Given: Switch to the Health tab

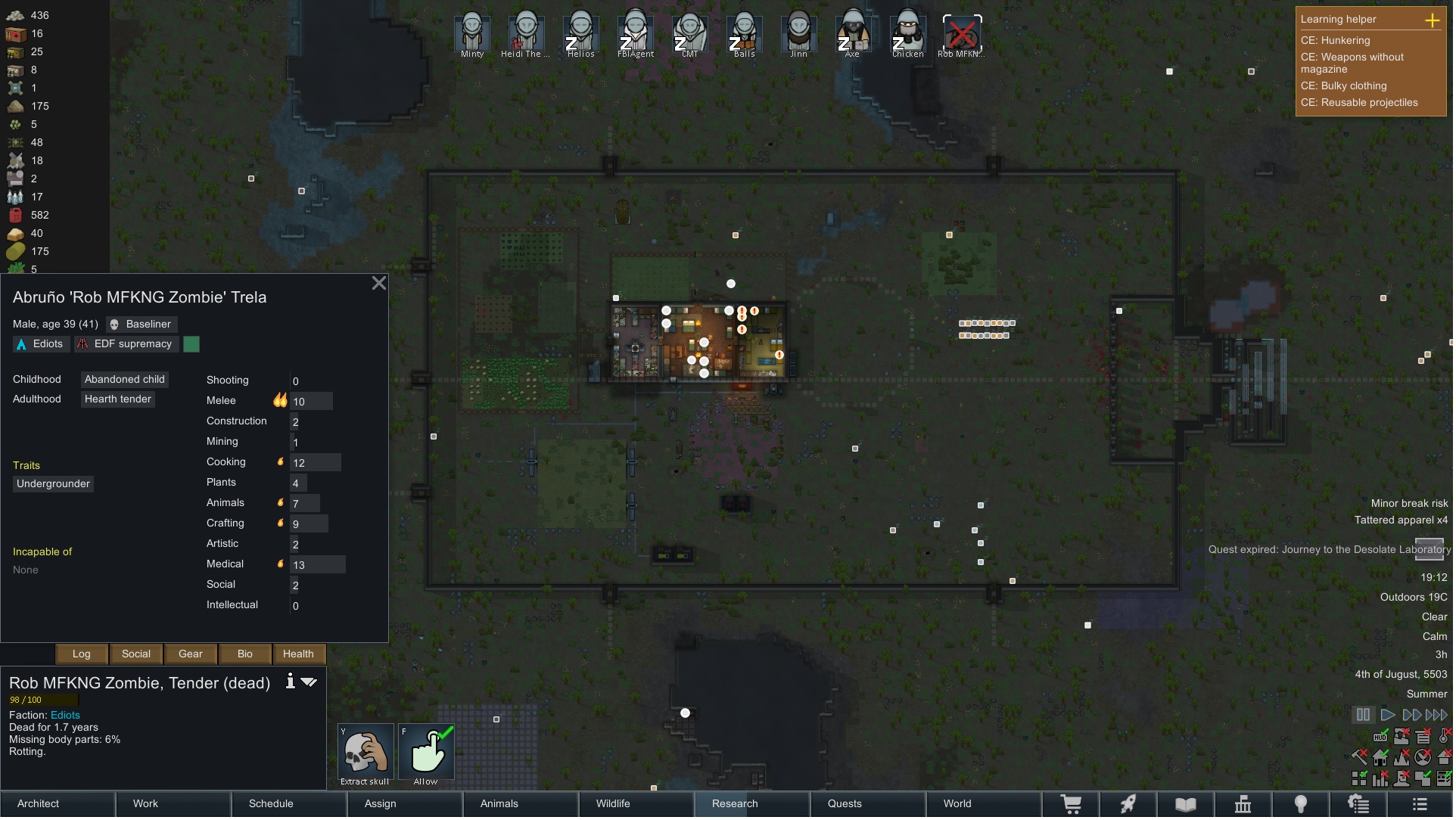Looking at the screenshot, I should 298,655.
